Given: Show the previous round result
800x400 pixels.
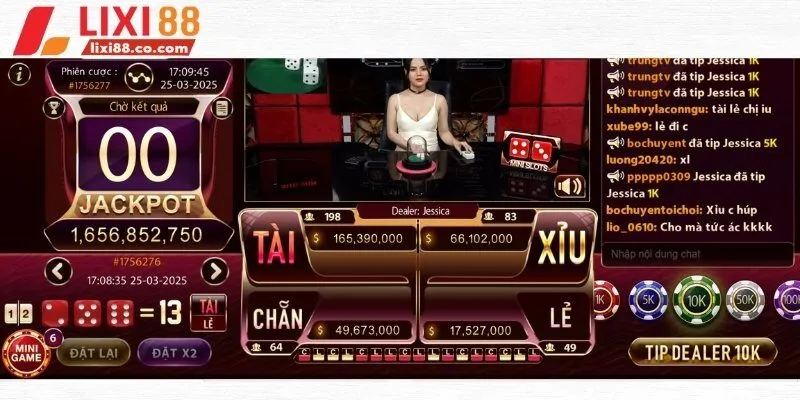Looking at the screenshot, I should pos(59,270).
